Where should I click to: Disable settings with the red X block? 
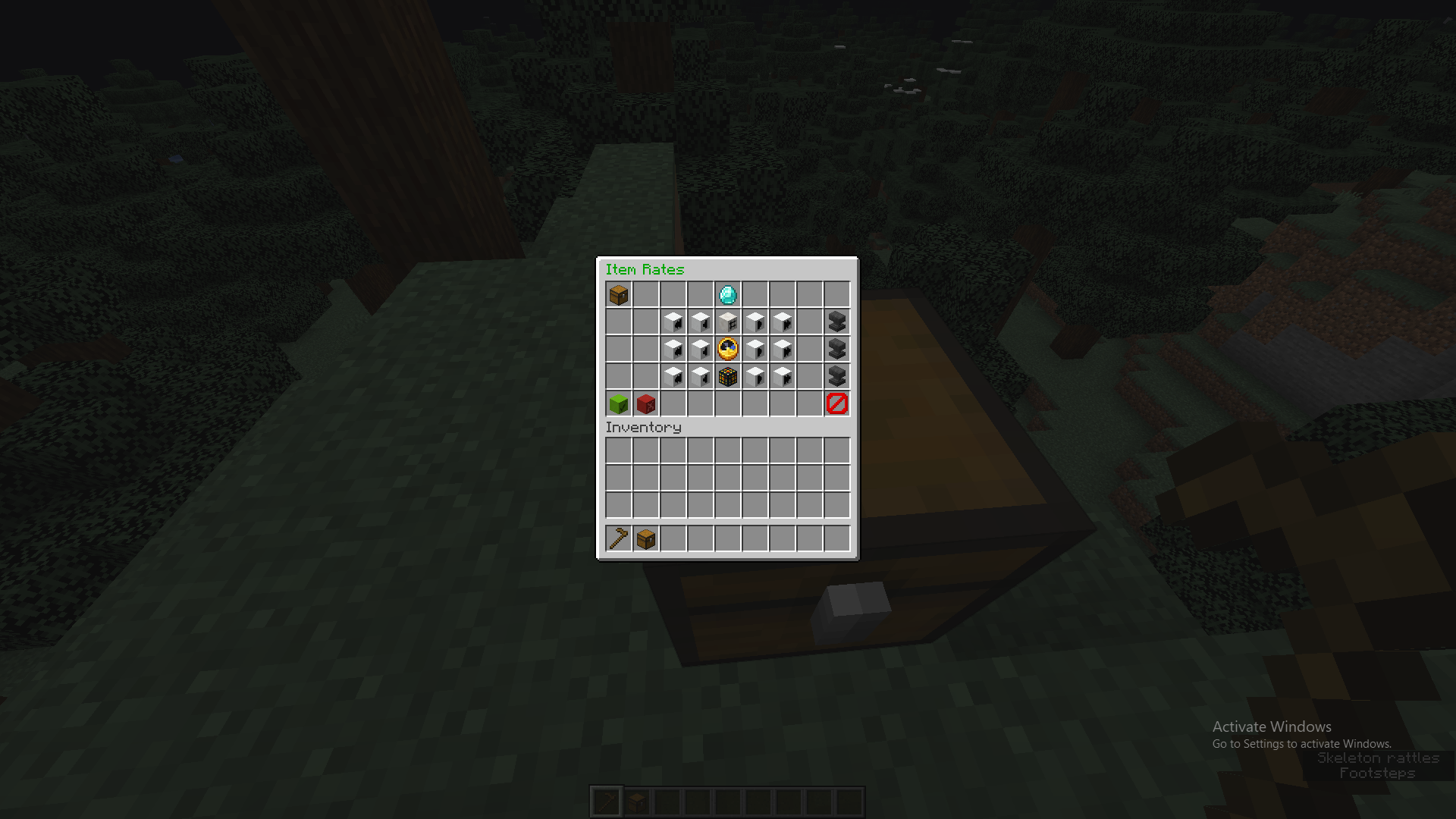645,403
